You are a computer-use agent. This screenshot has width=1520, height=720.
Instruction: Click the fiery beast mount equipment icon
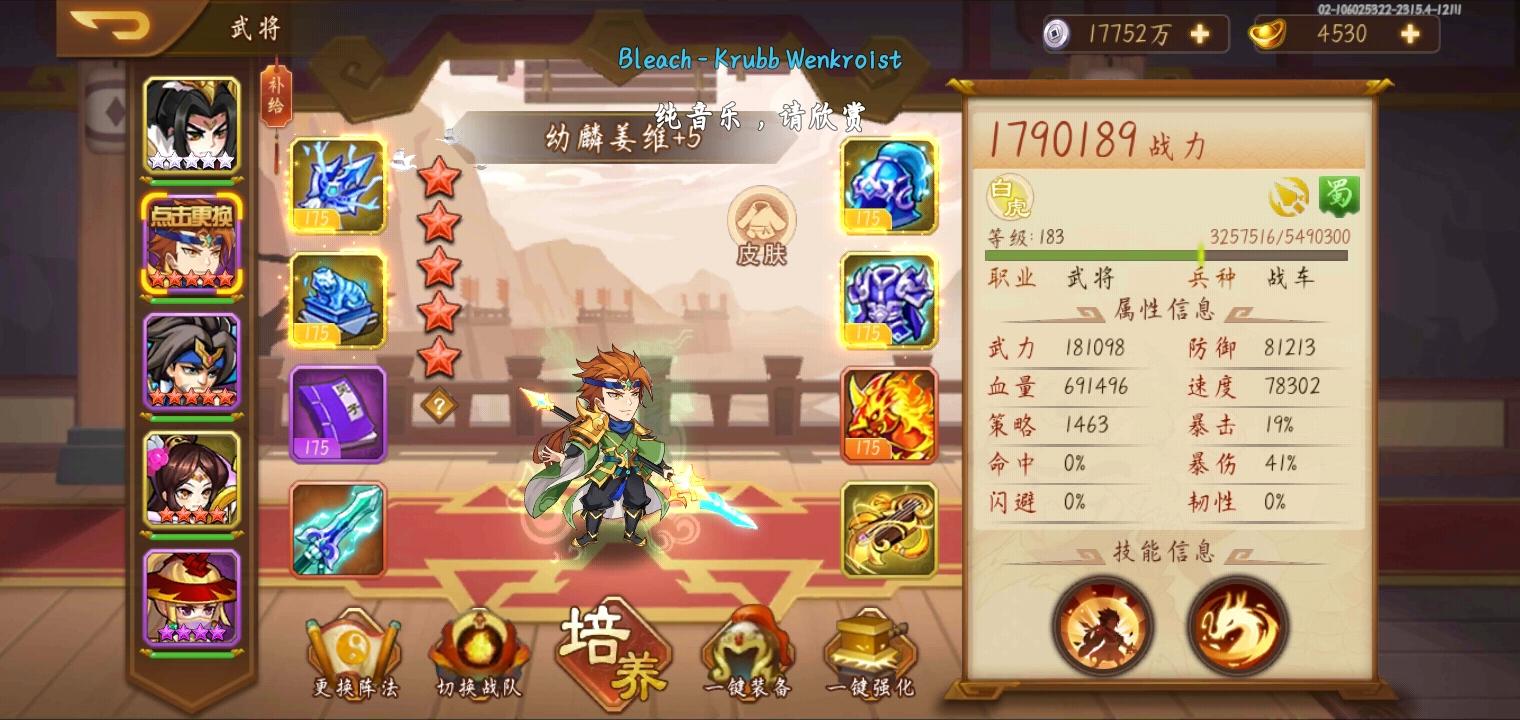pyautogui.click(x=888, y=414)
